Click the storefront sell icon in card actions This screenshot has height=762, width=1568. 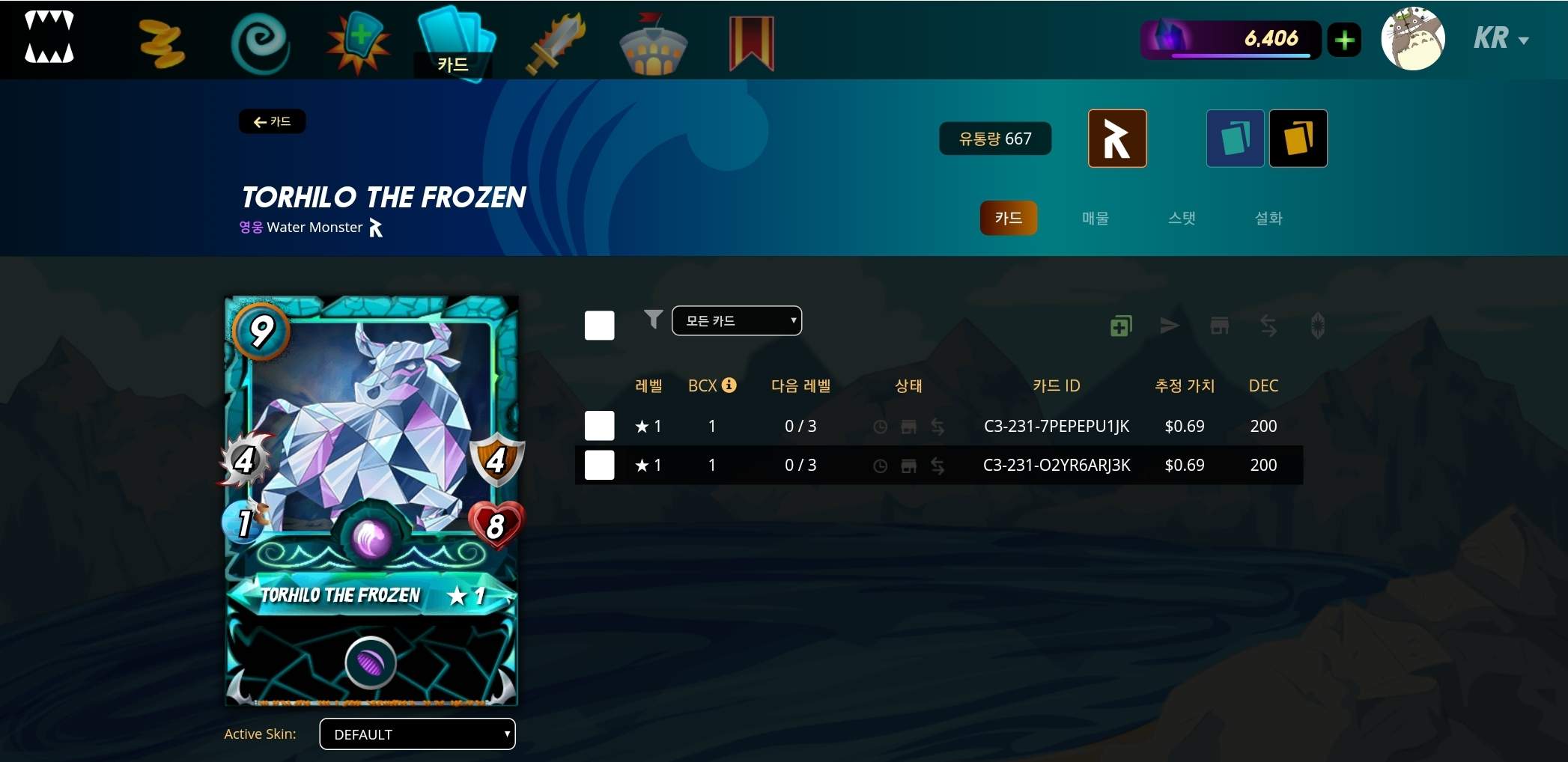(1219, 326)
